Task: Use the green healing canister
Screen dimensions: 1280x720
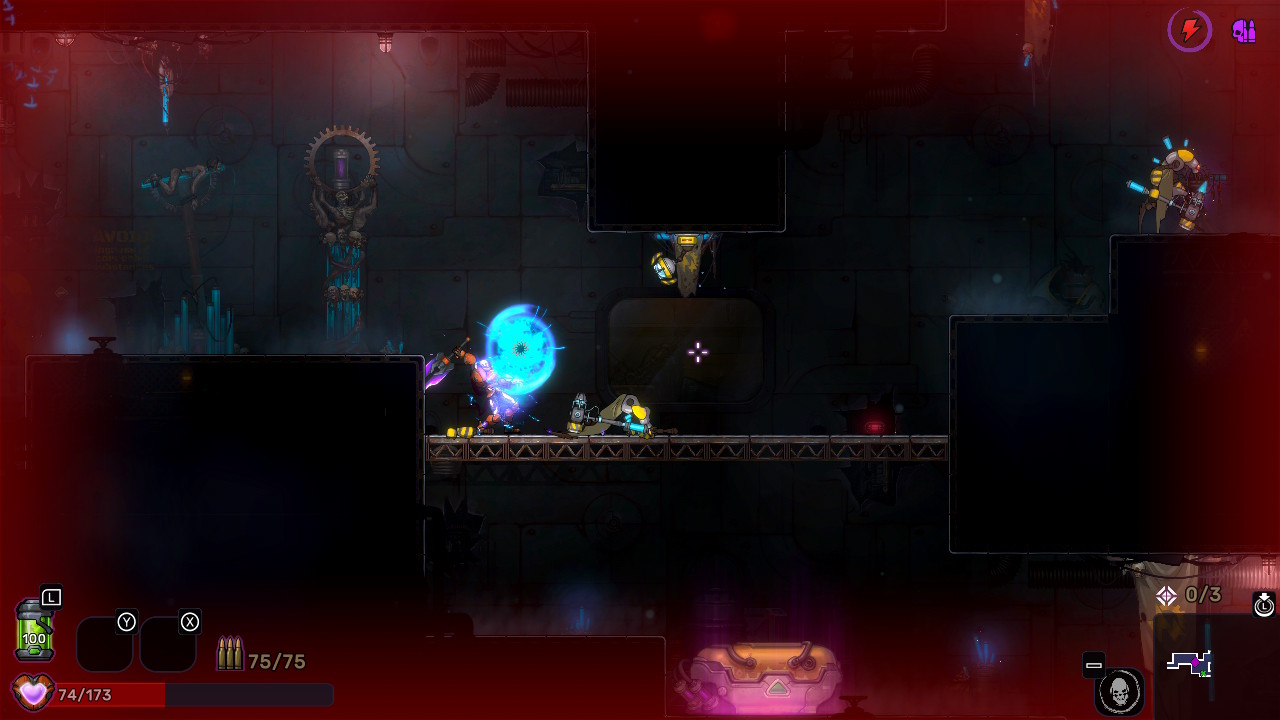Action: click(x=33, y=630)
